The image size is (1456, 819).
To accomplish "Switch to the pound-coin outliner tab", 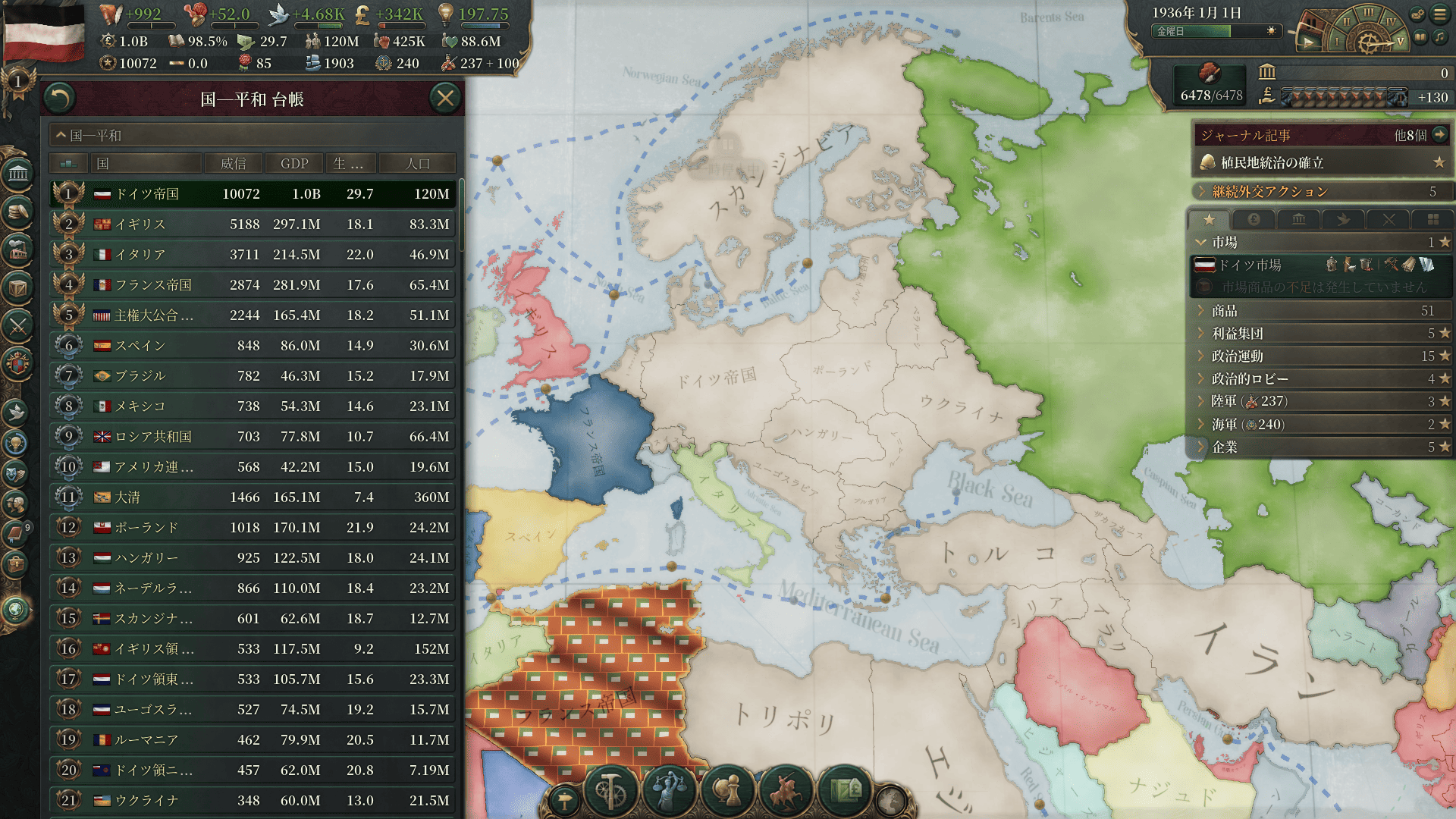I will point(1254,219).
